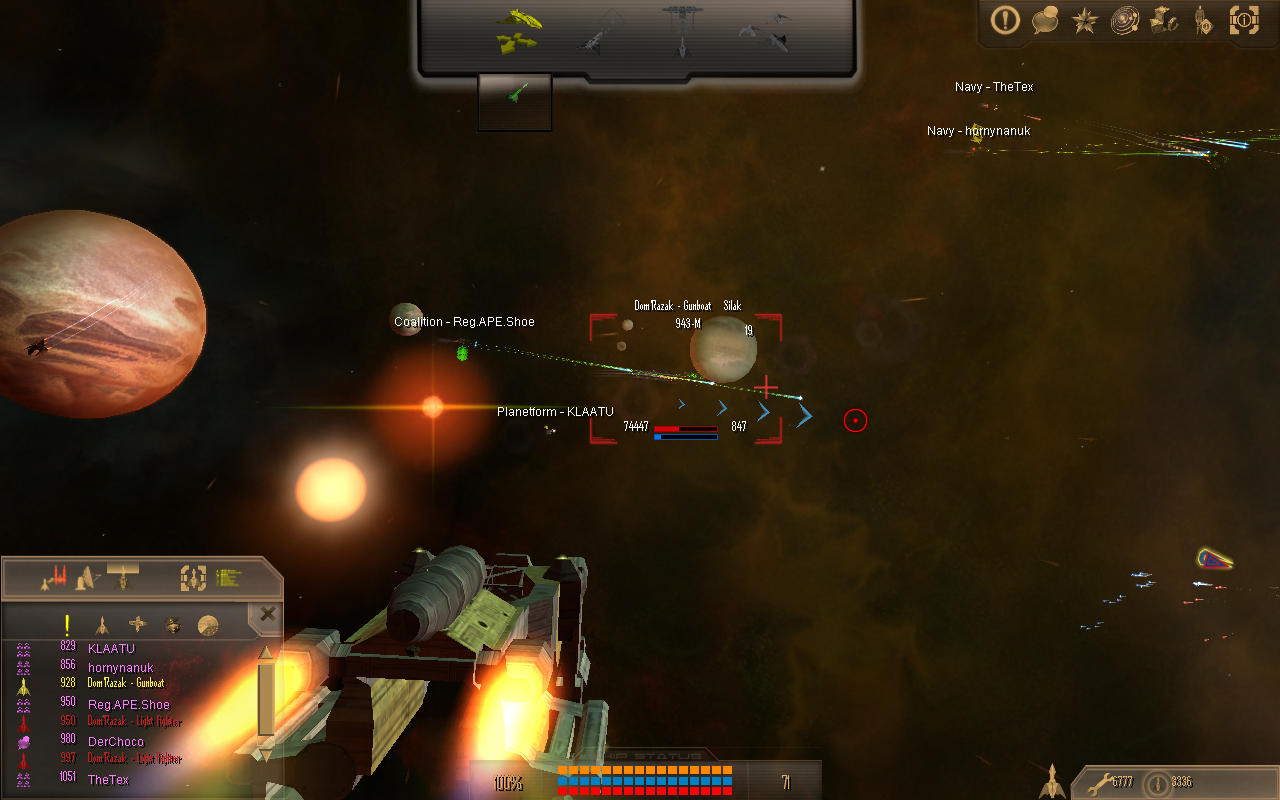Select the green ship thumbnail below the fleet bar
The width and height of the screenshot is (1280, 800).
pyautogui.click(x=514, y=100)
